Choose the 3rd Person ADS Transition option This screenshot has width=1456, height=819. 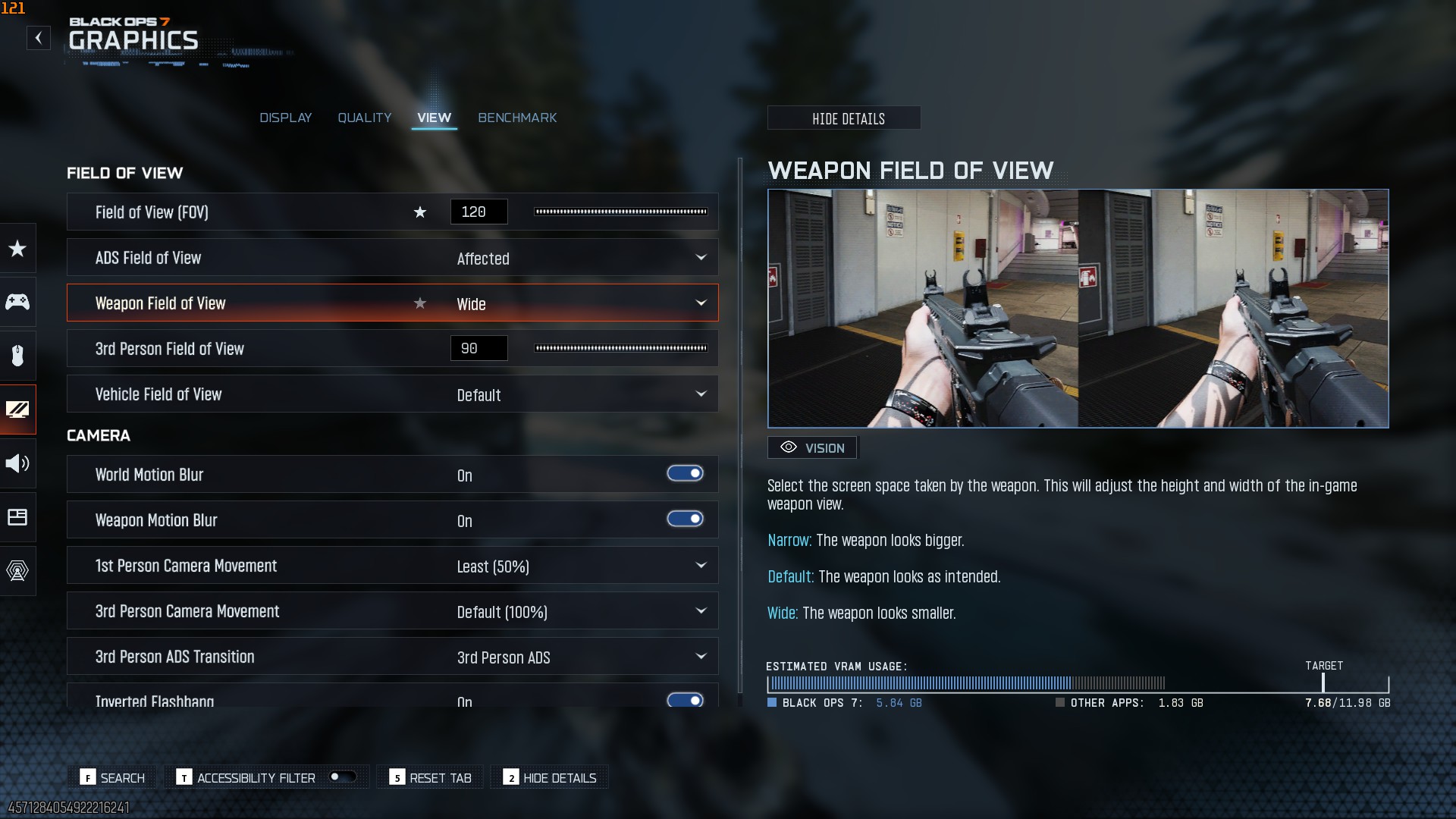582,657
